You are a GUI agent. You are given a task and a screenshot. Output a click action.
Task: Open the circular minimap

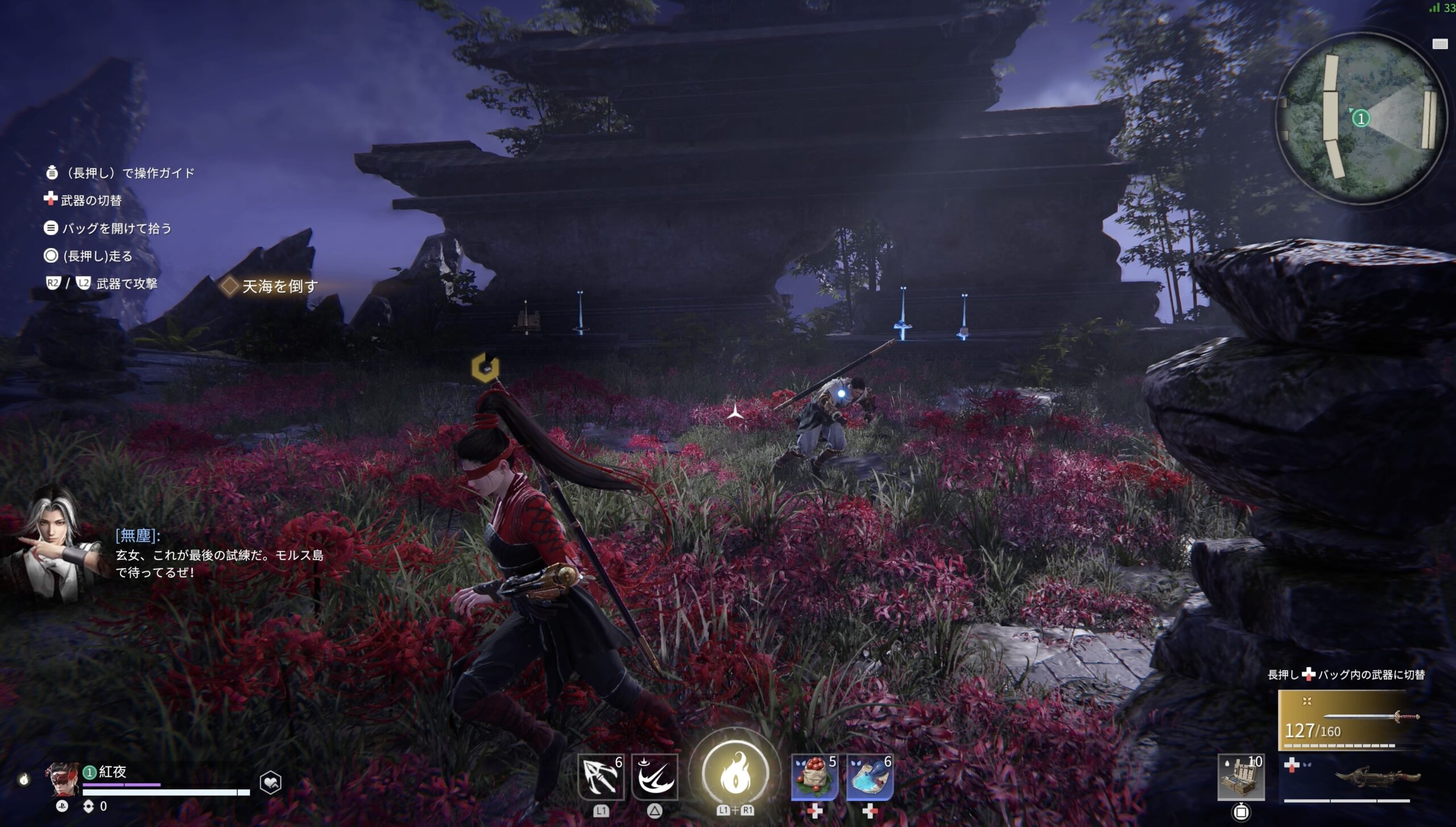pyautogui.click(x=1361, y=118)
